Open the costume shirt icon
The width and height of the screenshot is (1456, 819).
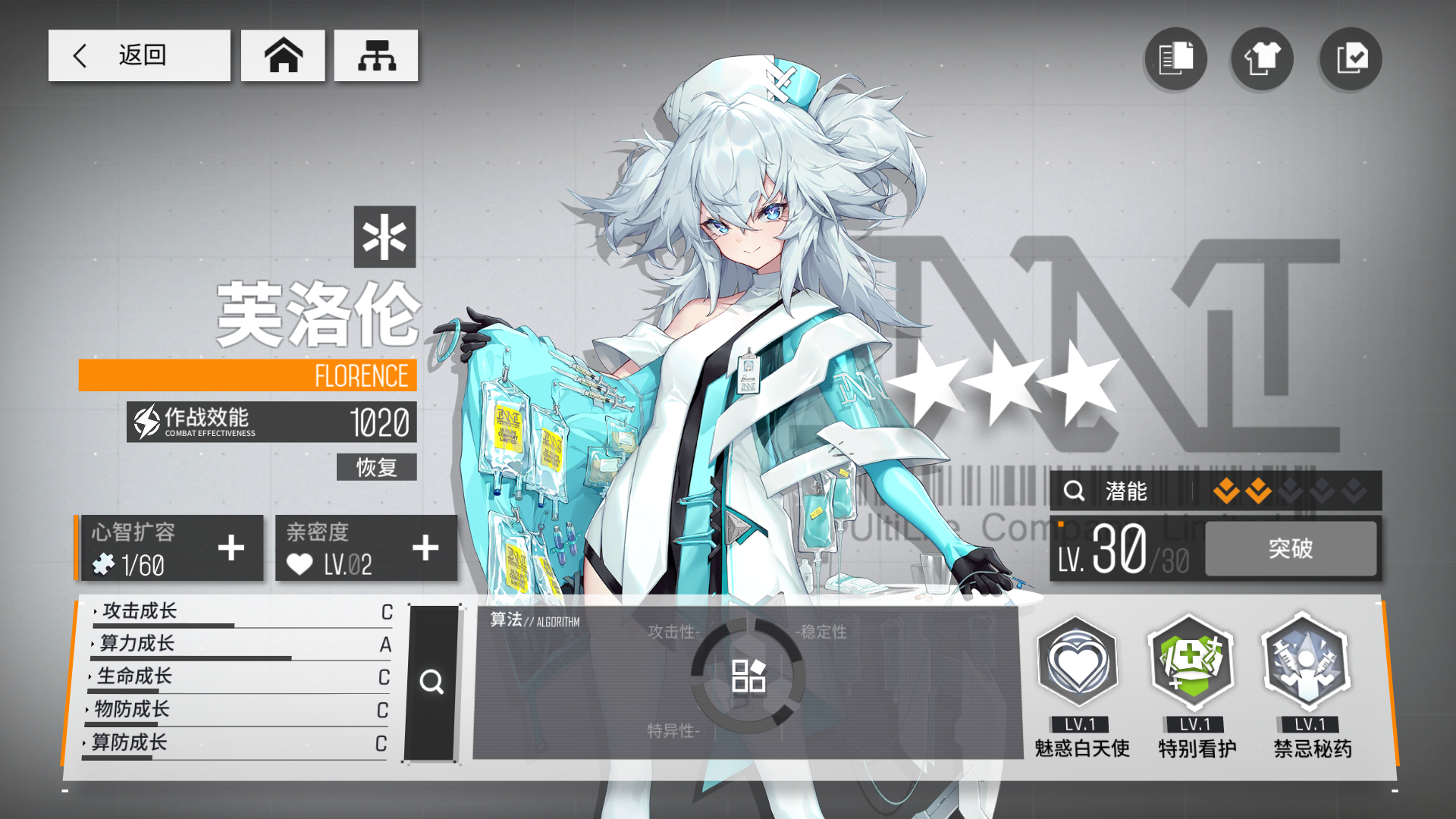(x=1262, y=58)
